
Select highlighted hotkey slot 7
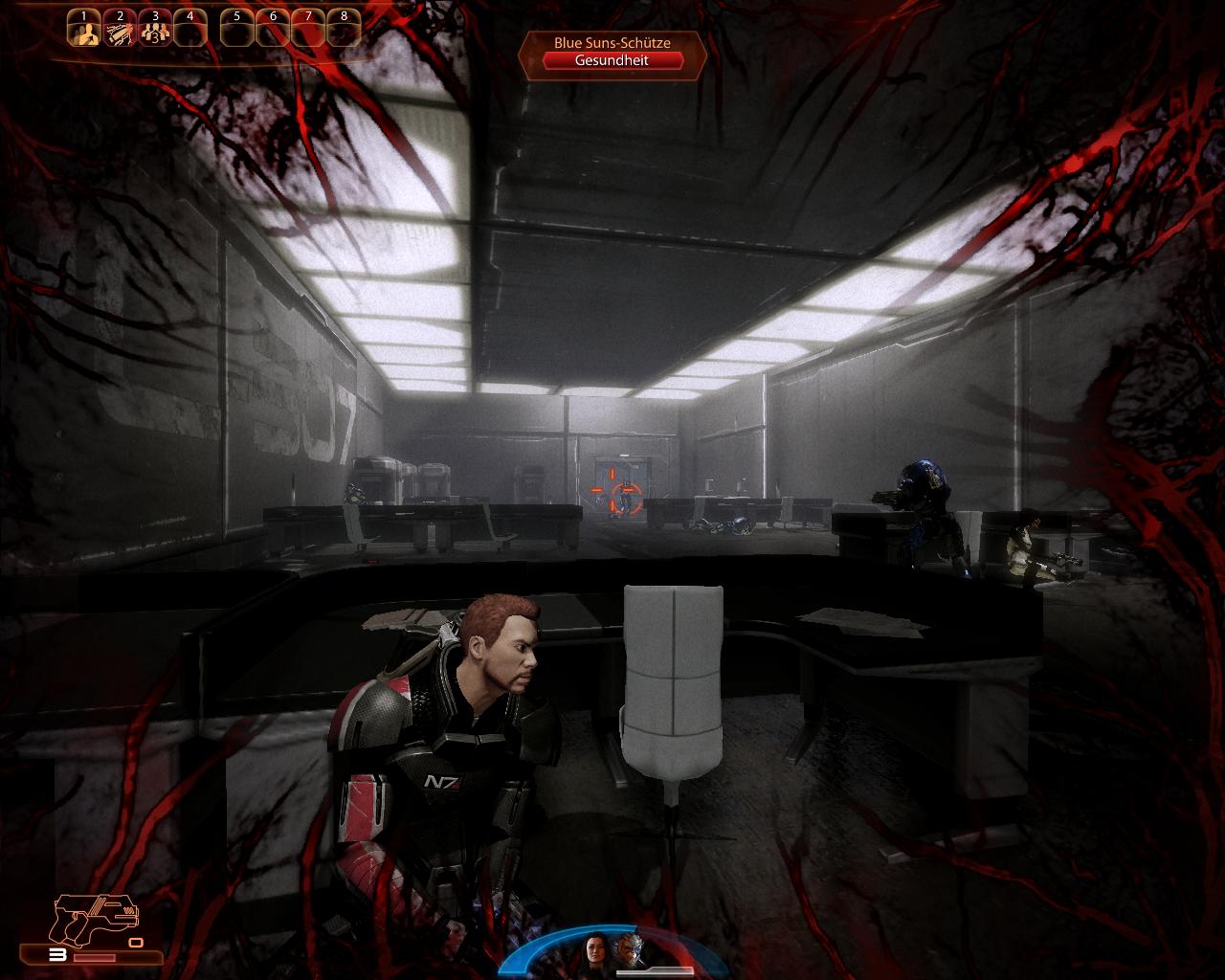308,26
